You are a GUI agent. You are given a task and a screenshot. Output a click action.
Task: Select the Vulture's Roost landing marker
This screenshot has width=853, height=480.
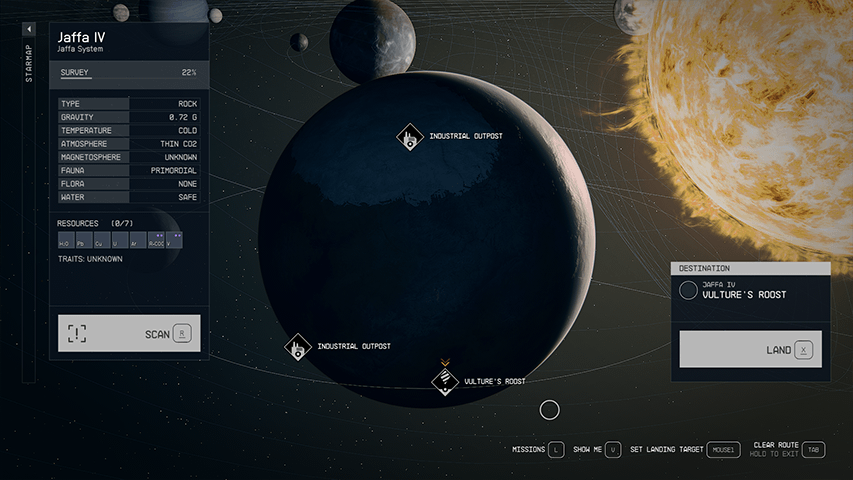(x=445, y=381)
